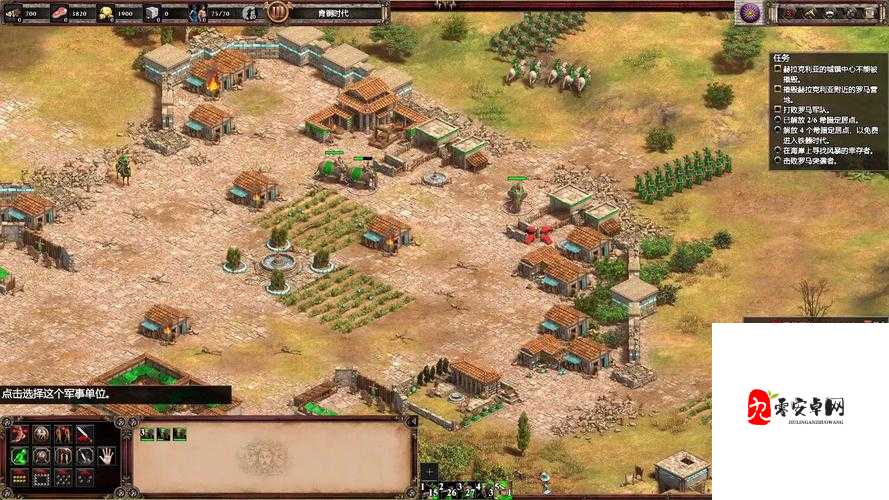
Task: Click the rightmost icon in the top-right menu bar
Action: coord(871,13)
